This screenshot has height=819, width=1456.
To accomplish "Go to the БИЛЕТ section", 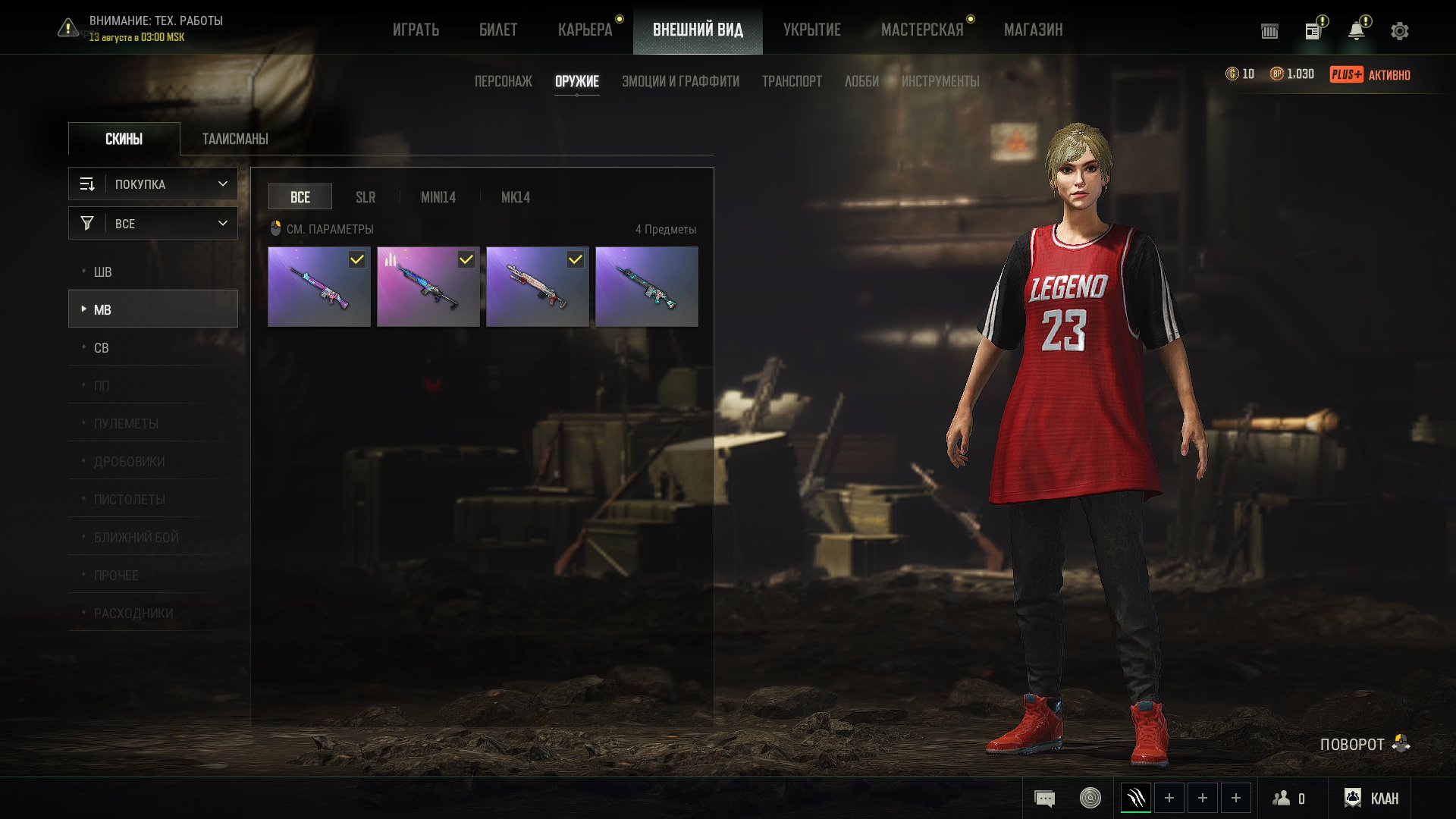I will point(497,30).
